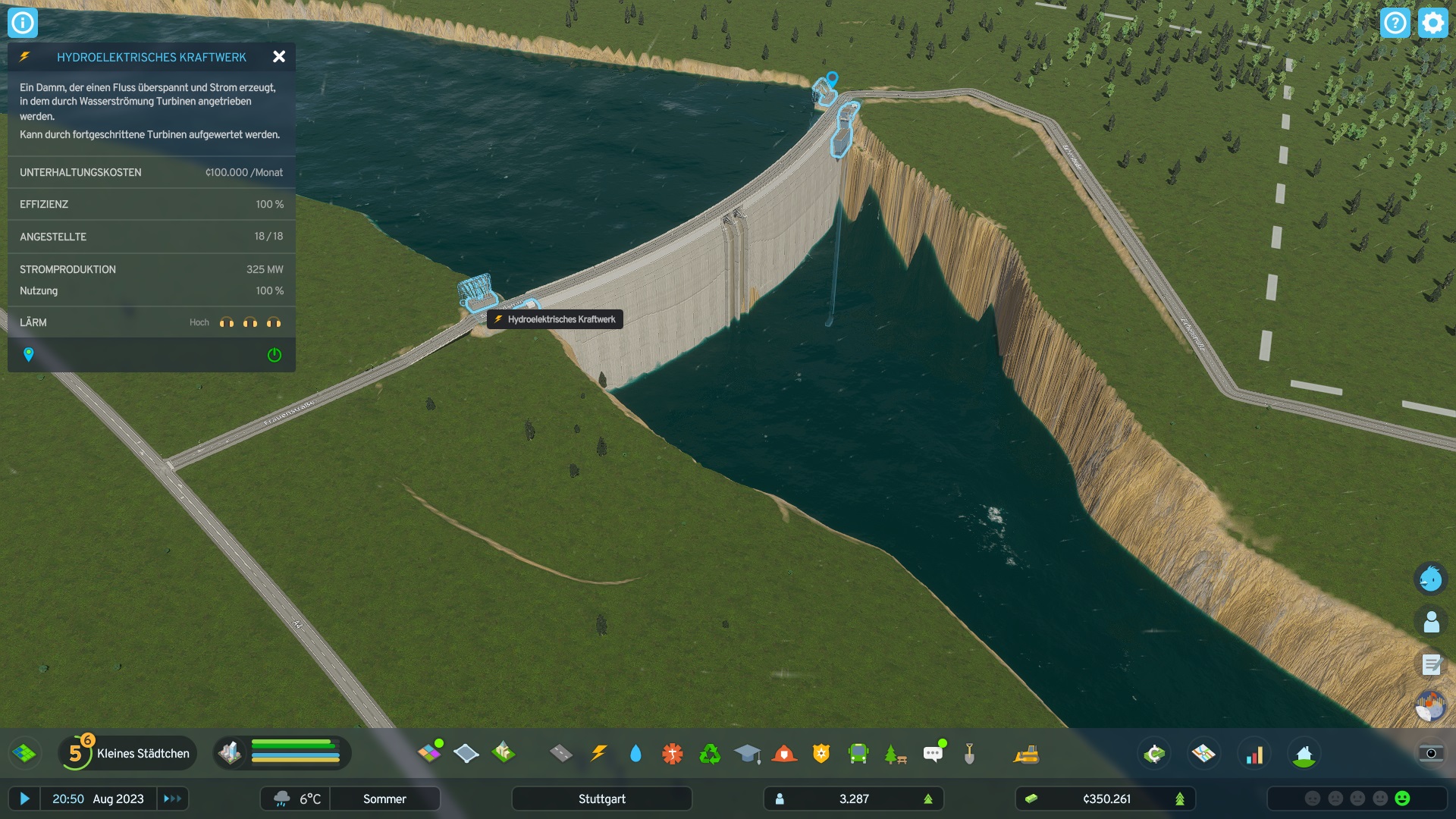Open the Chirper bird feed

1429,579
